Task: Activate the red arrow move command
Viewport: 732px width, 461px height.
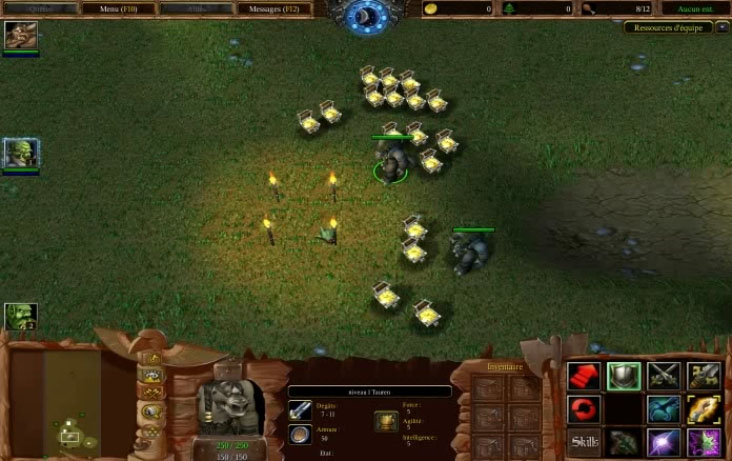Action: pos(584,376)
